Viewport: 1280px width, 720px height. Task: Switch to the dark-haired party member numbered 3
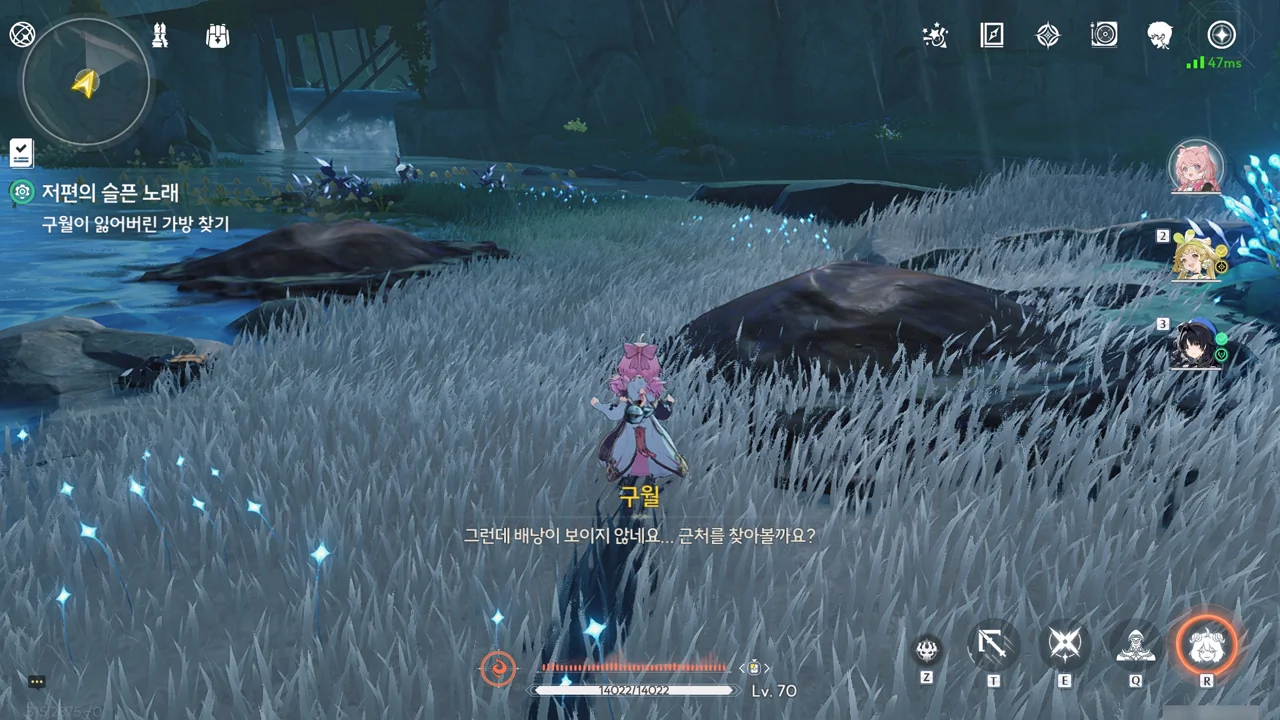click(x=1197, y=345)
